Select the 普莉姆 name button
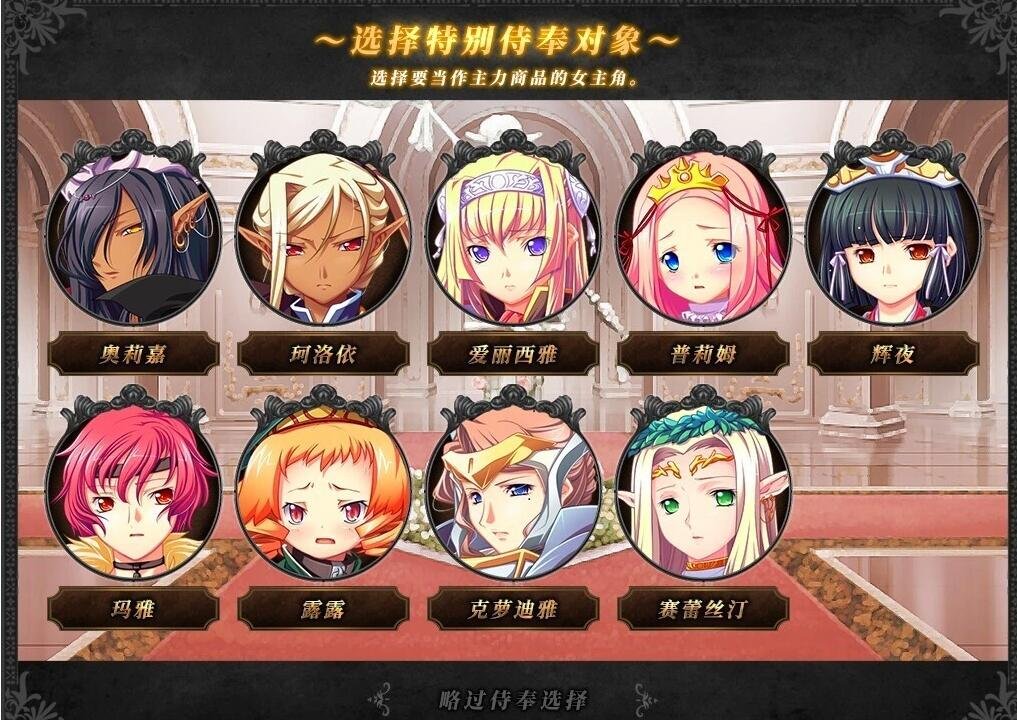The height and width of the screenshot is (720, 1017). 703,354
